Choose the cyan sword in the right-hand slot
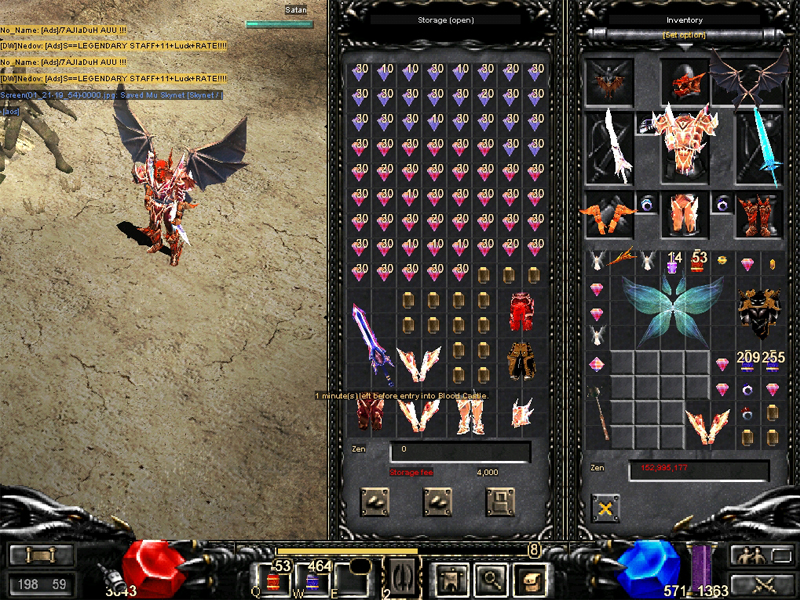The width and height of the screenshot is (800, 600). tap(758, 145)
